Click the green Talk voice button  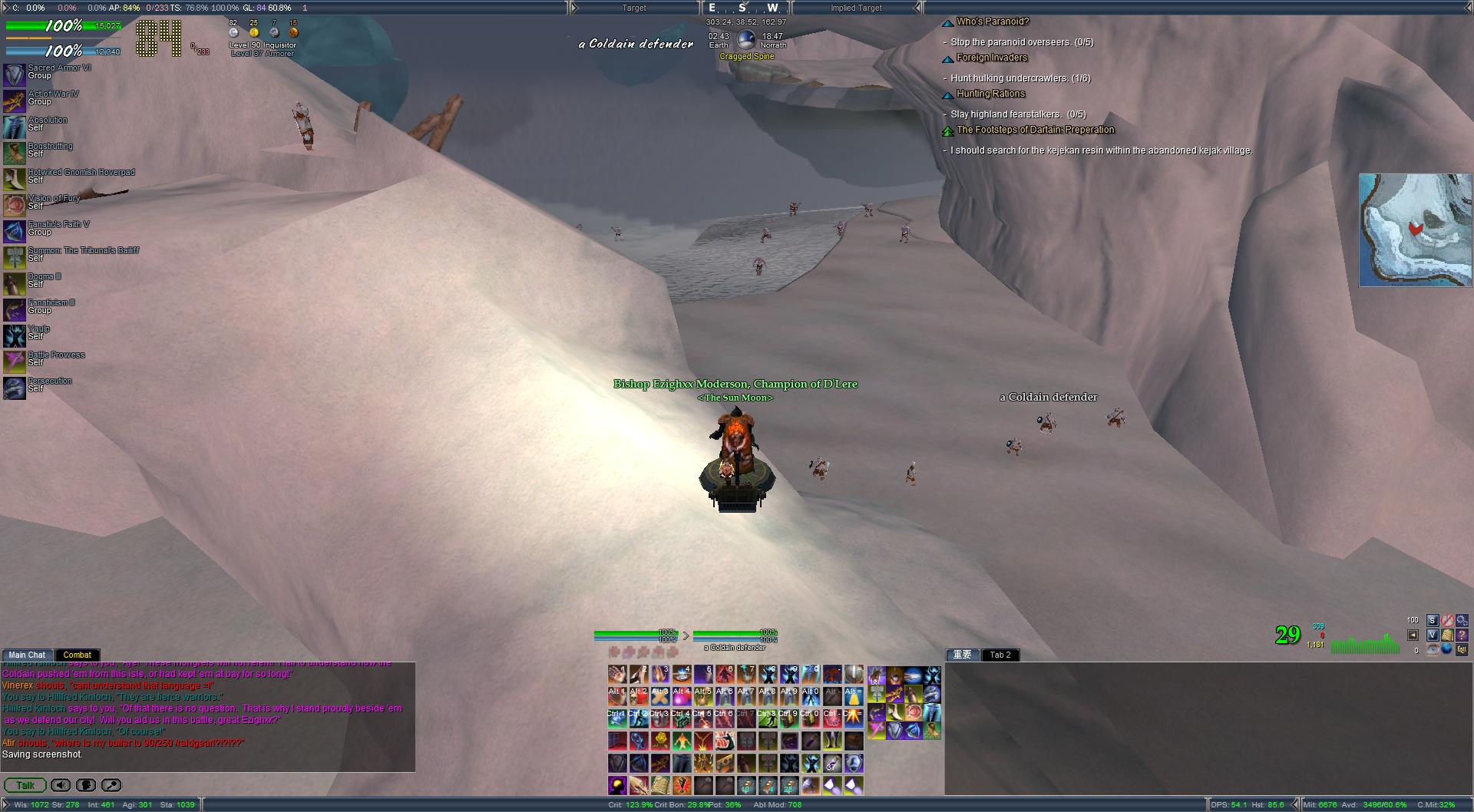click(x=25, y=785)
